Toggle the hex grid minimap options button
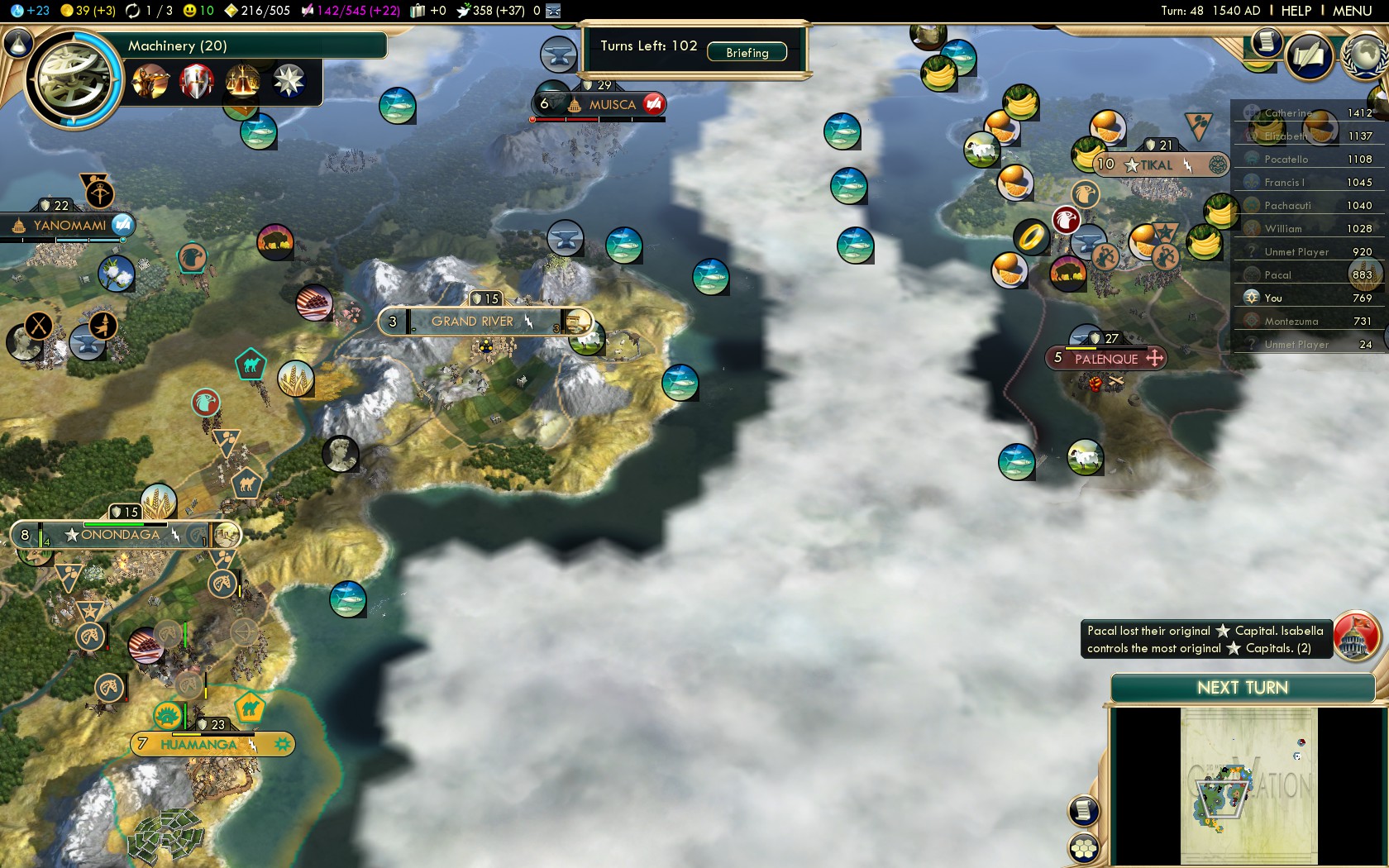1389x868 pixels. tap(1083, 847)
